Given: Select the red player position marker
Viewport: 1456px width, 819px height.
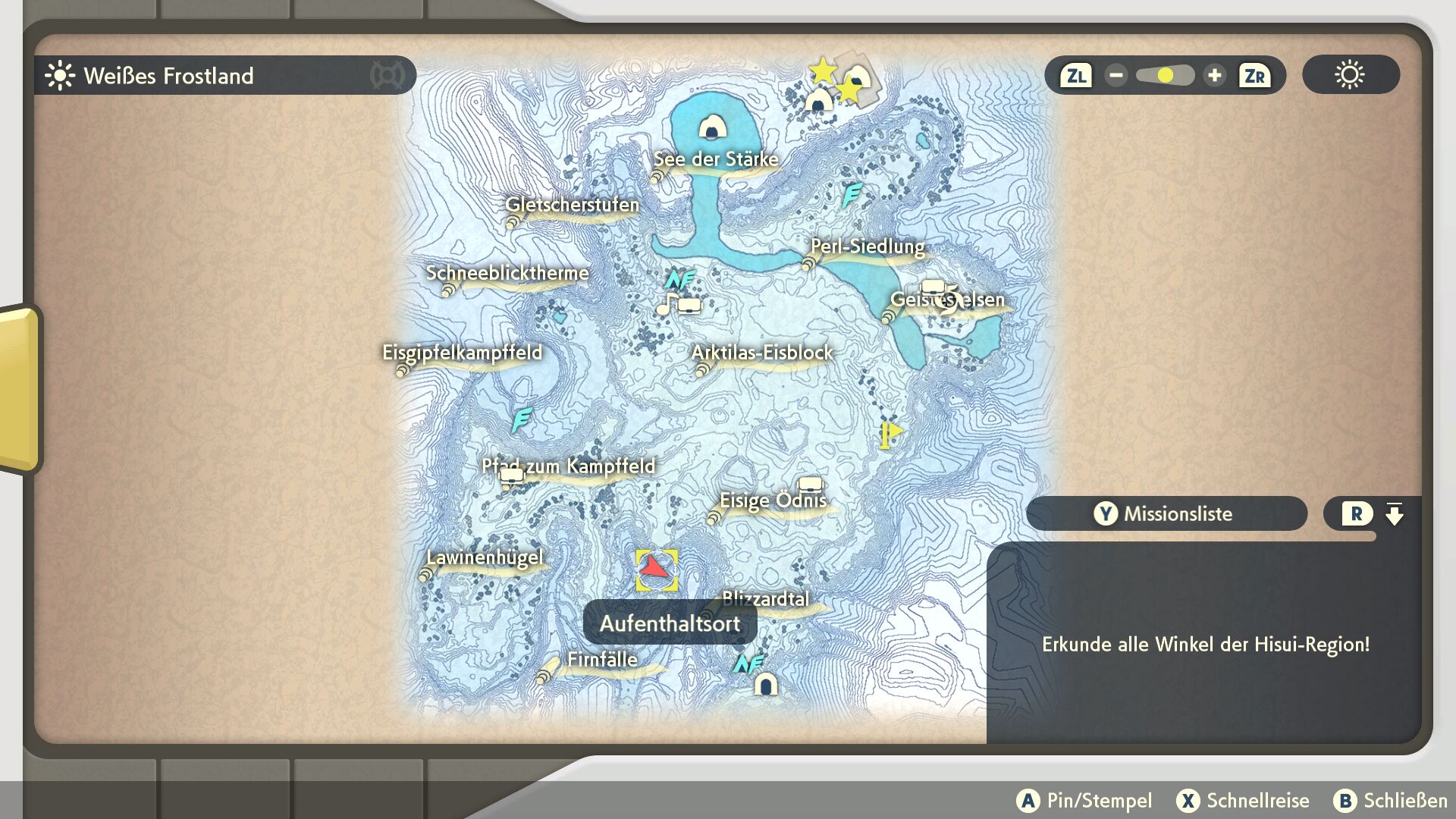Looking at the screenshot, I should coord(656,570).
